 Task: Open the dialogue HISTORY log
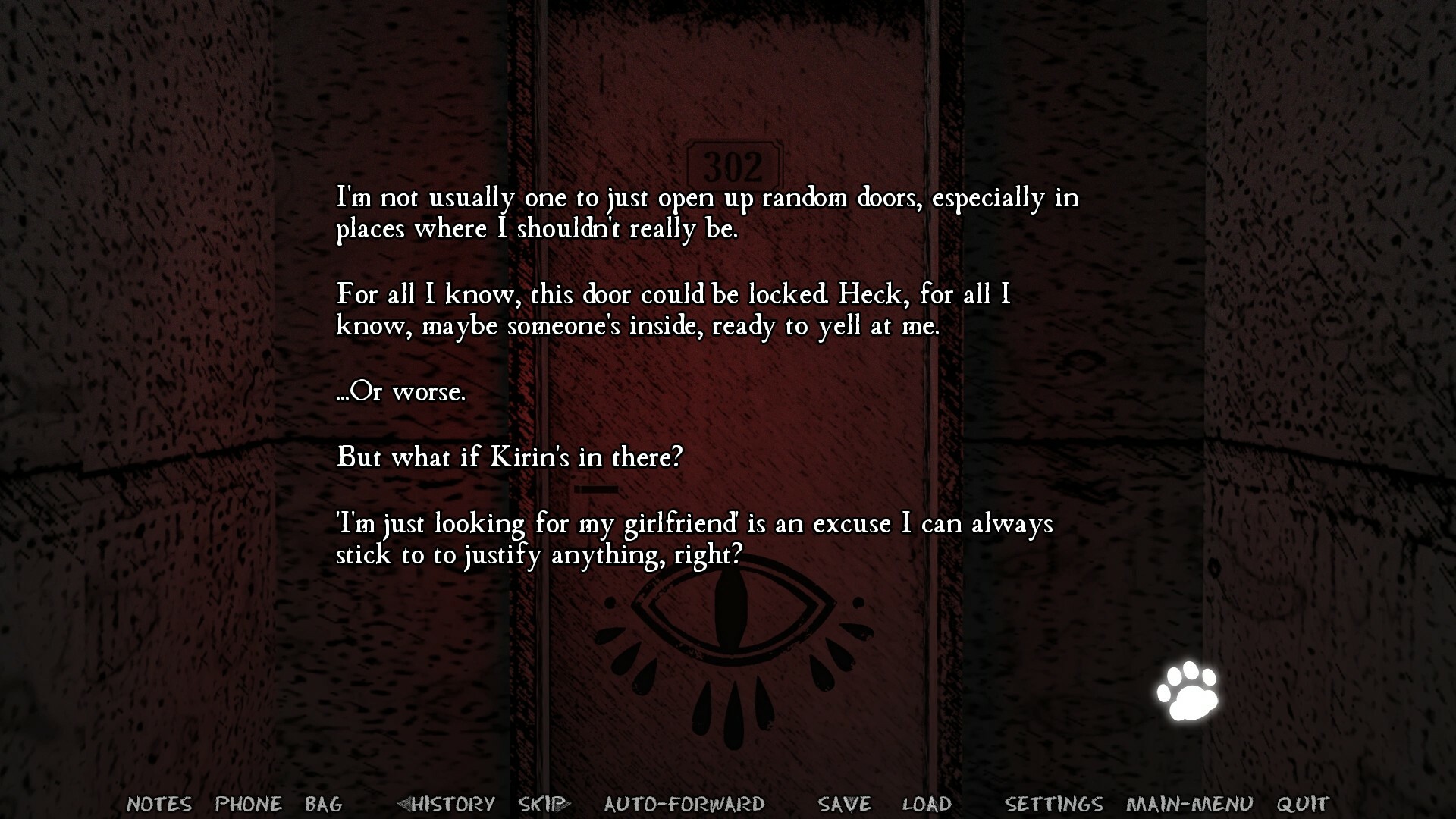tap(450, 805)
